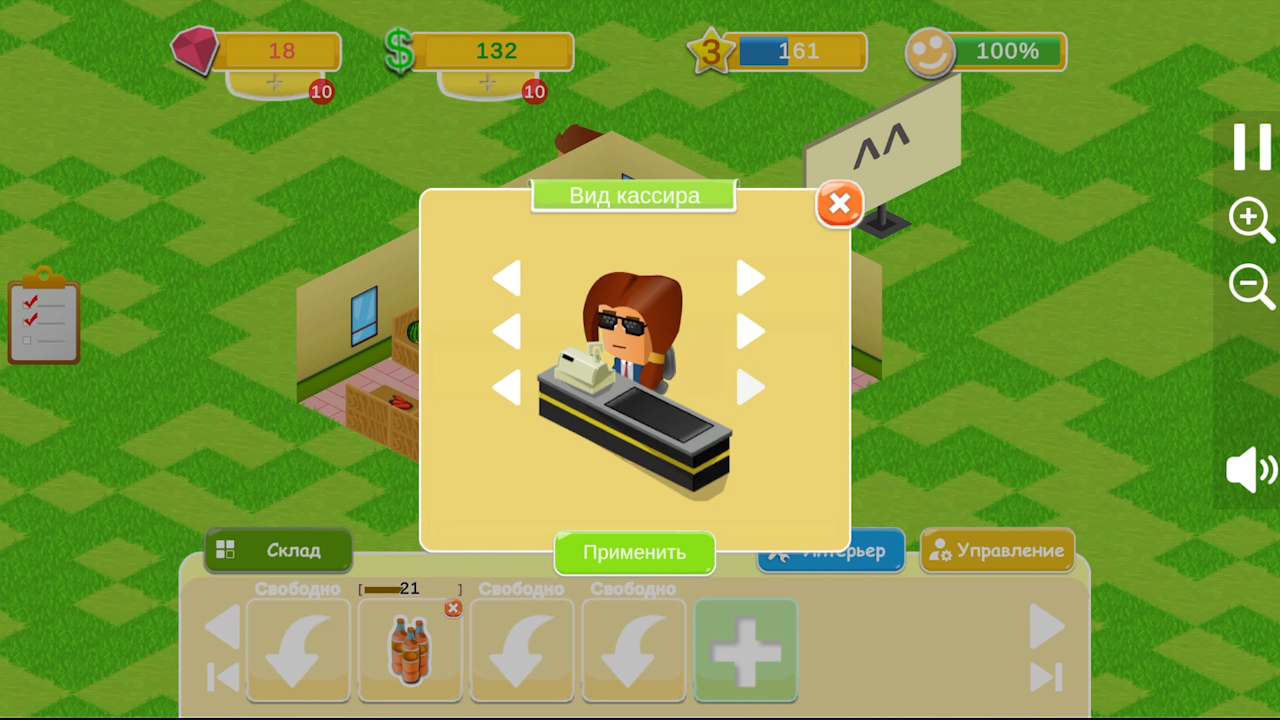1280x720 pixels.
Task: Close the Вид кассира dialog
Action: [x=839, y=204]
